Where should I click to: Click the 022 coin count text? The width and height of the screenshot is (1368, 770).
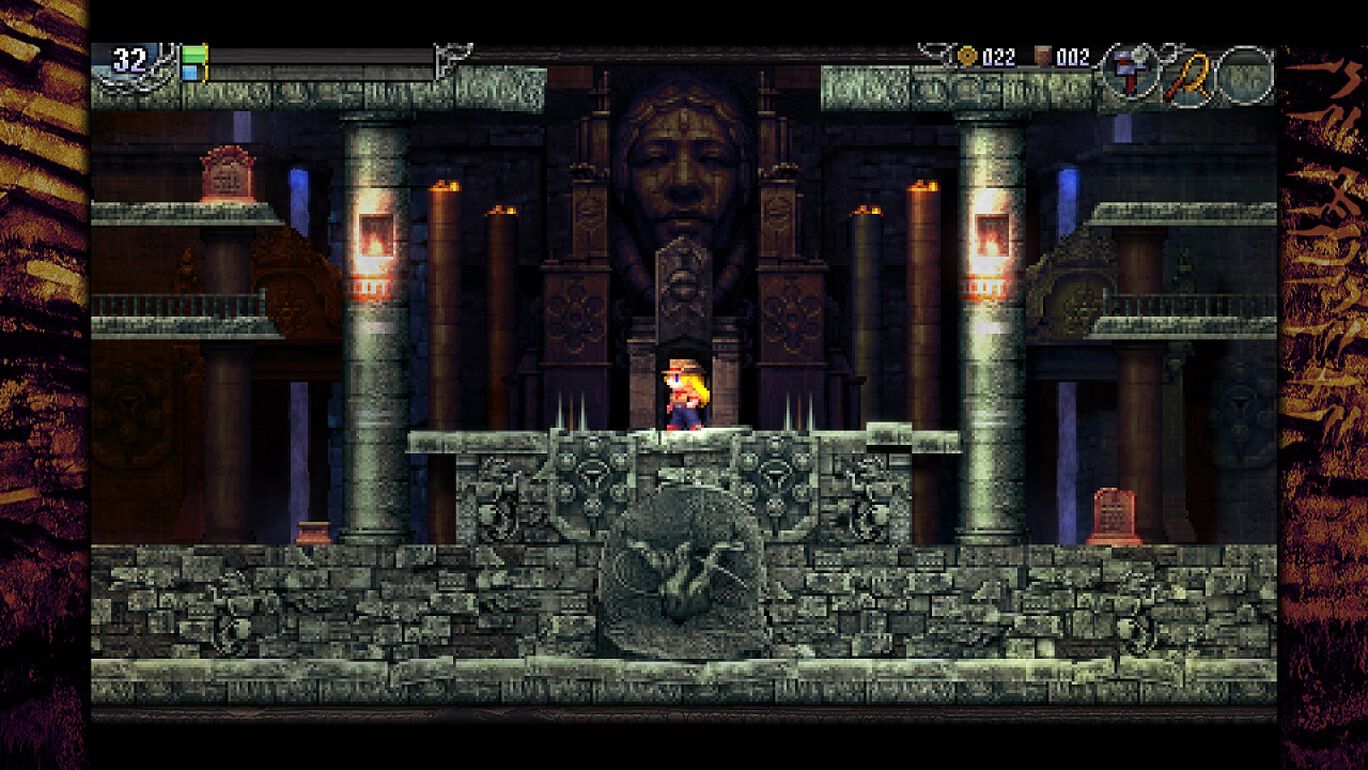[1000, 56]
